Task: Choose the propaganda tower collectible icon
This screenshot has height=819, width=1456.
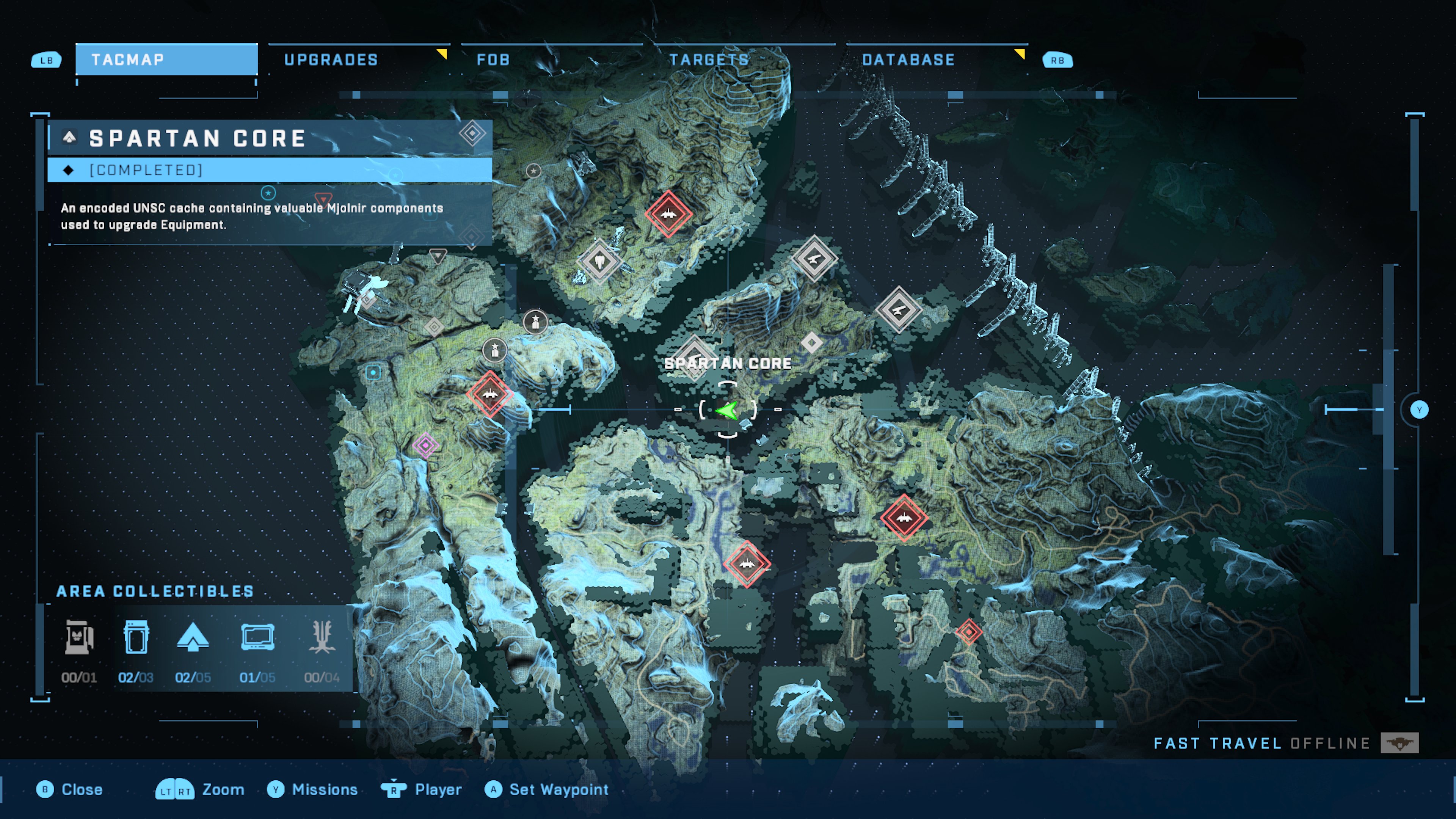Action: [79, 637]
